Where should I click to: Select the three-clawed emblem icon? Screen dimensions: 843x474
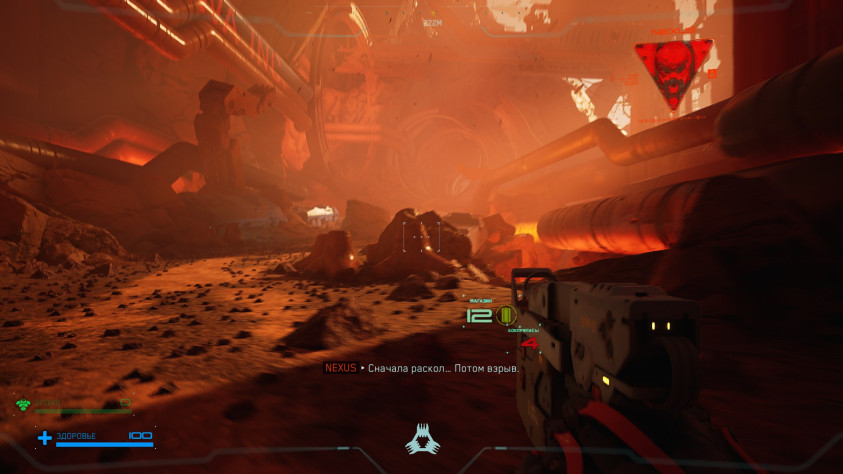(421, 439)
